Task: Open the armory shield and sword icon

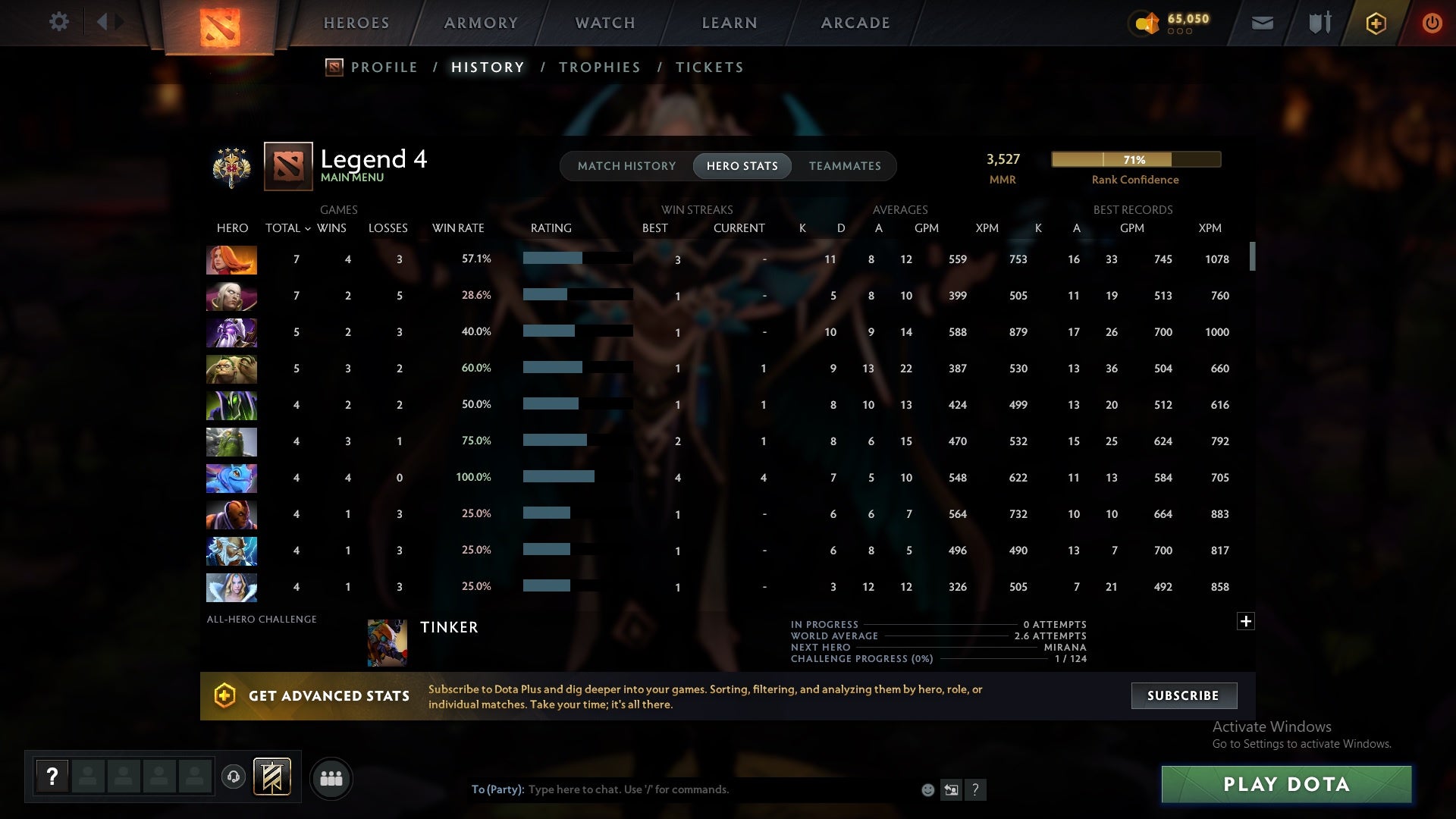Action: tap(1319, 23)
